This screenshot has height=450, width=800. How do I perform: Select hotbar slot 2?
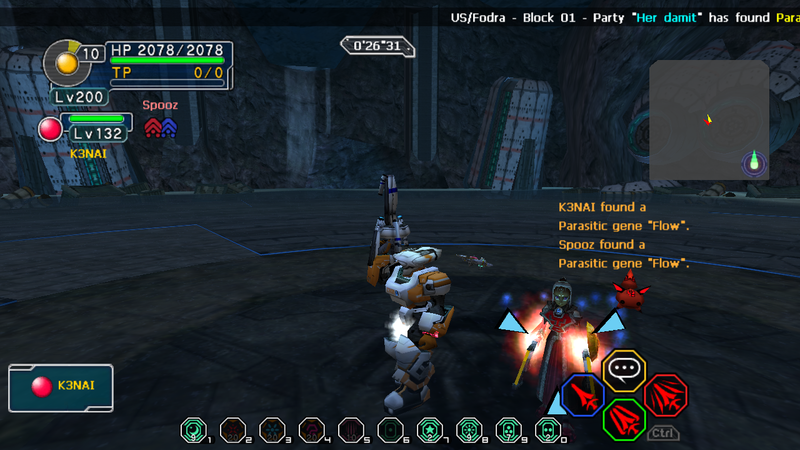click(x=232, y=430)
